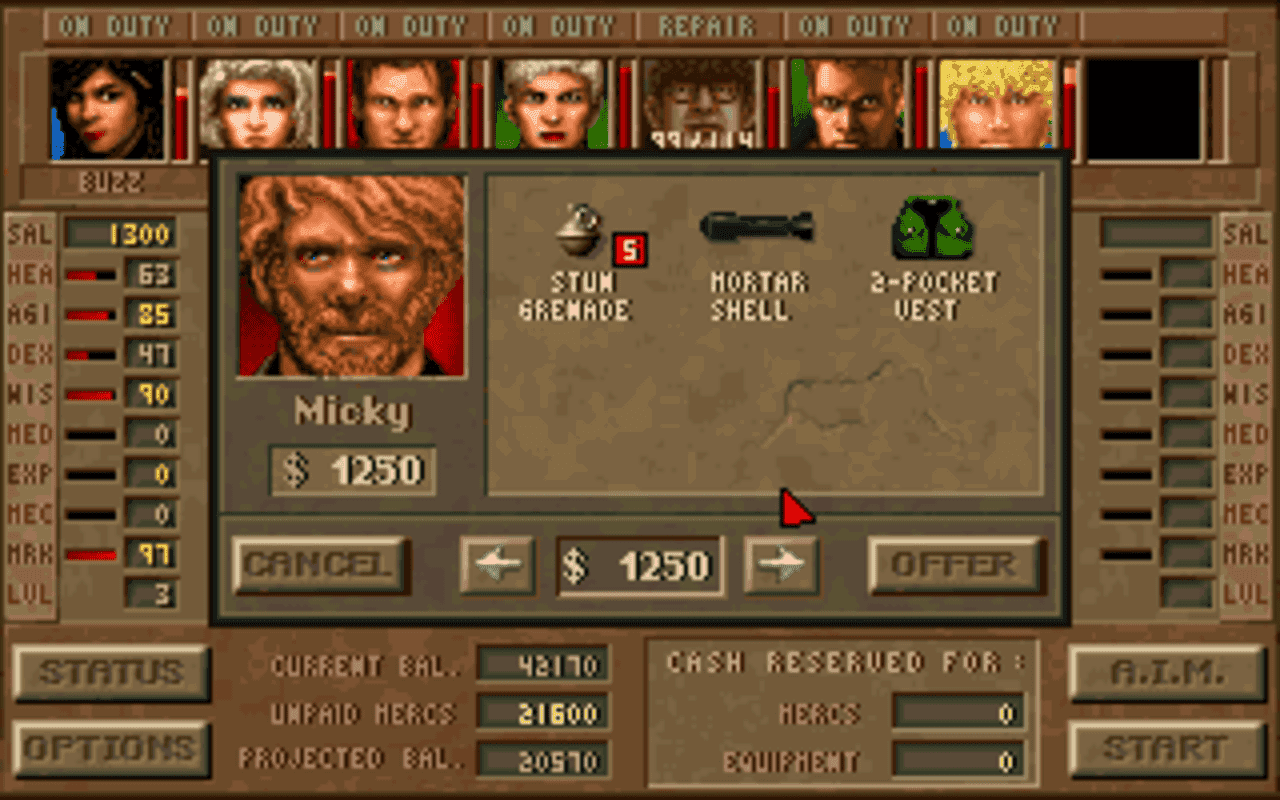Viewport: 1280px width, 800px height.
Task: Click Micky's portrait in the trade window
Action: 351,275
